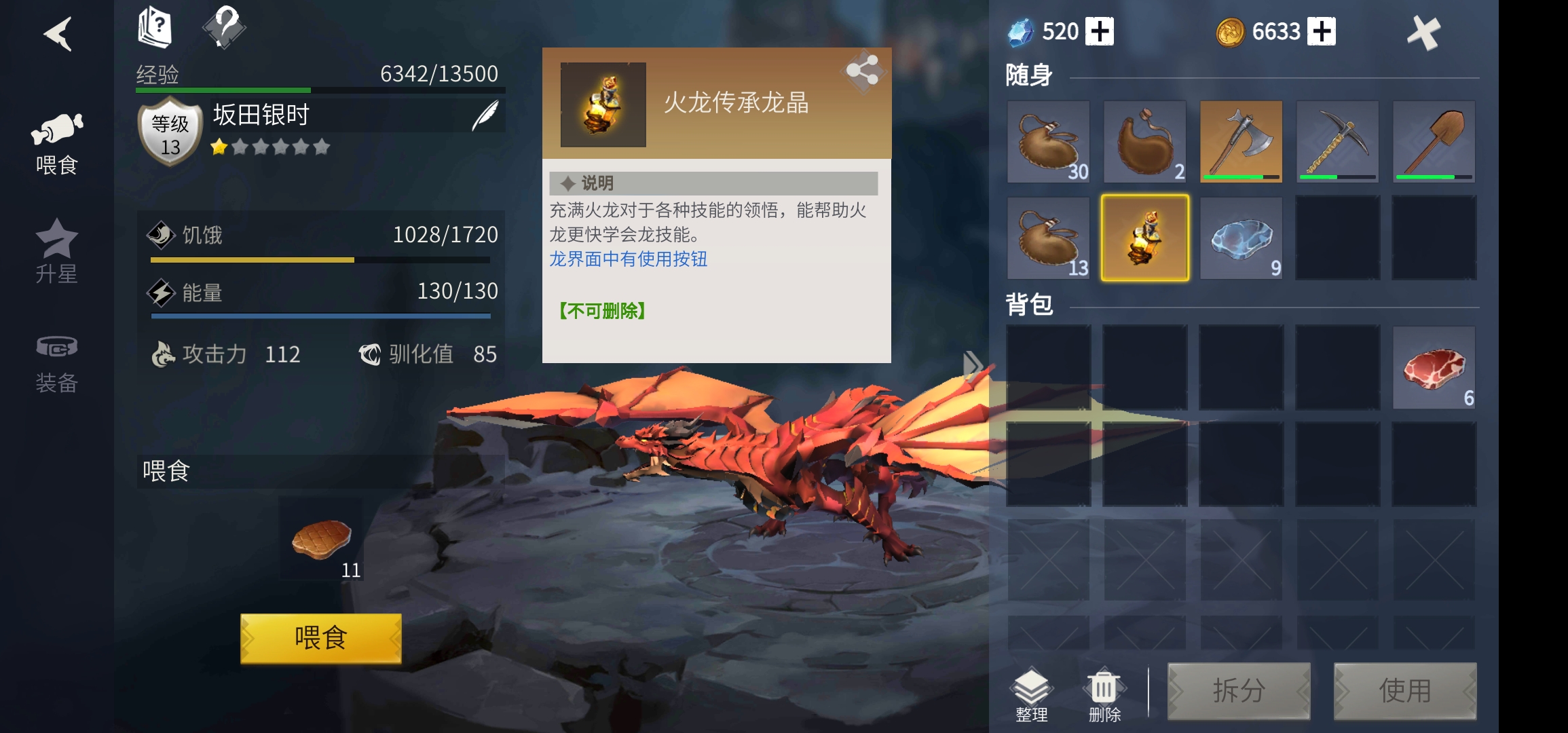Screen dimensions: 1568x733
Task: Select the battle axe in the 随身 inventory
Action: click(x=1241, y=141)
